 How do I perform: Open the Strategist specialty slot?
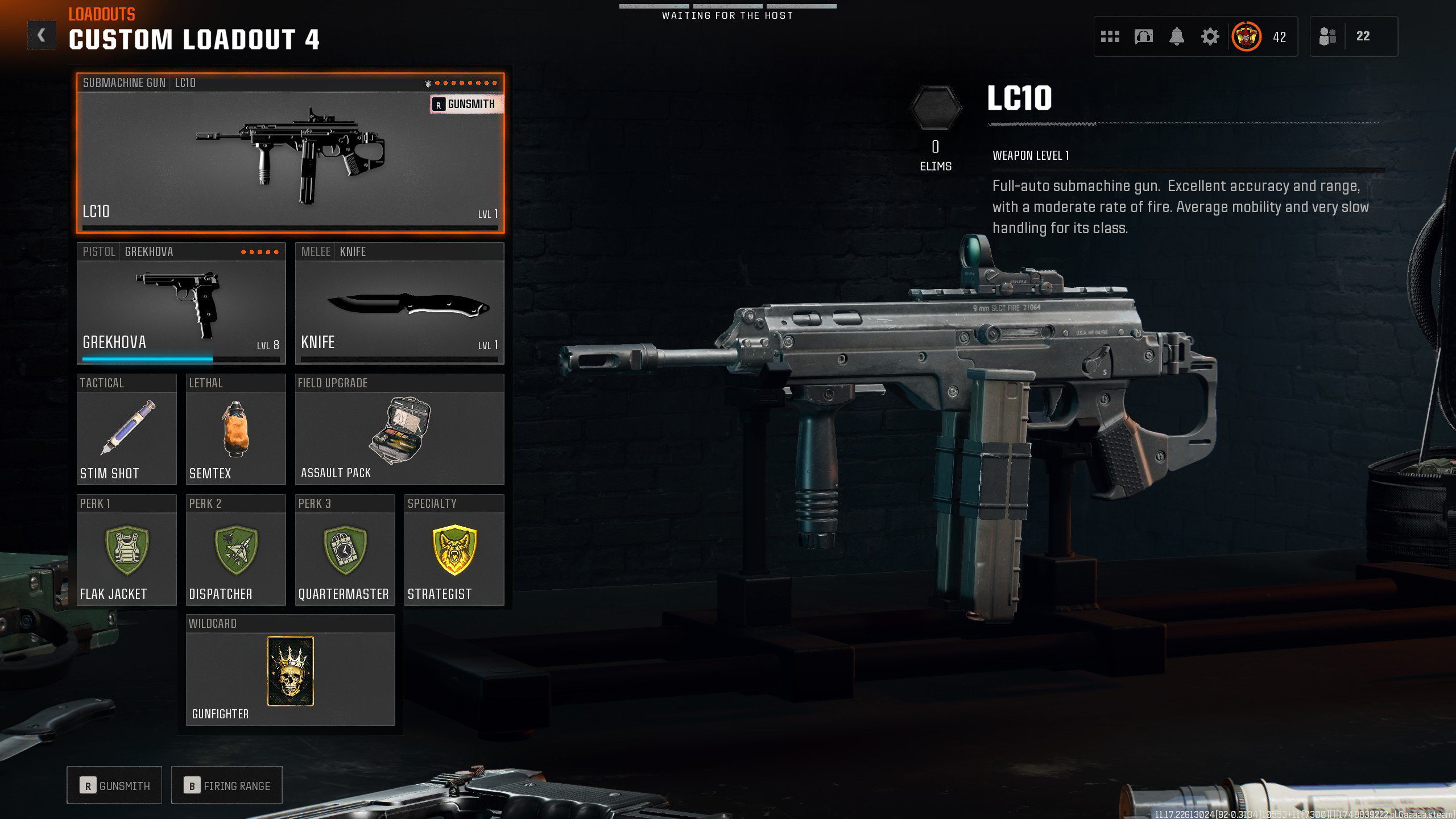click(x=454, y=551)
